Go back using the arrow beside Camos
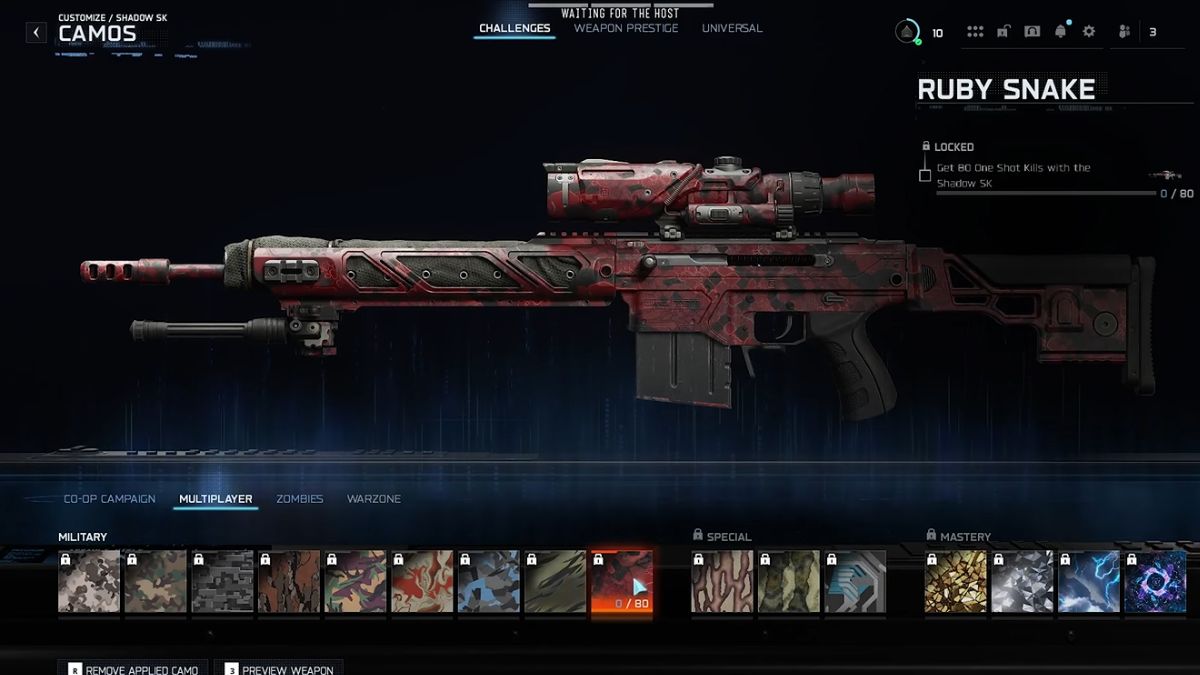Viewport: 1200px width, 675px height. pos(36,32)
